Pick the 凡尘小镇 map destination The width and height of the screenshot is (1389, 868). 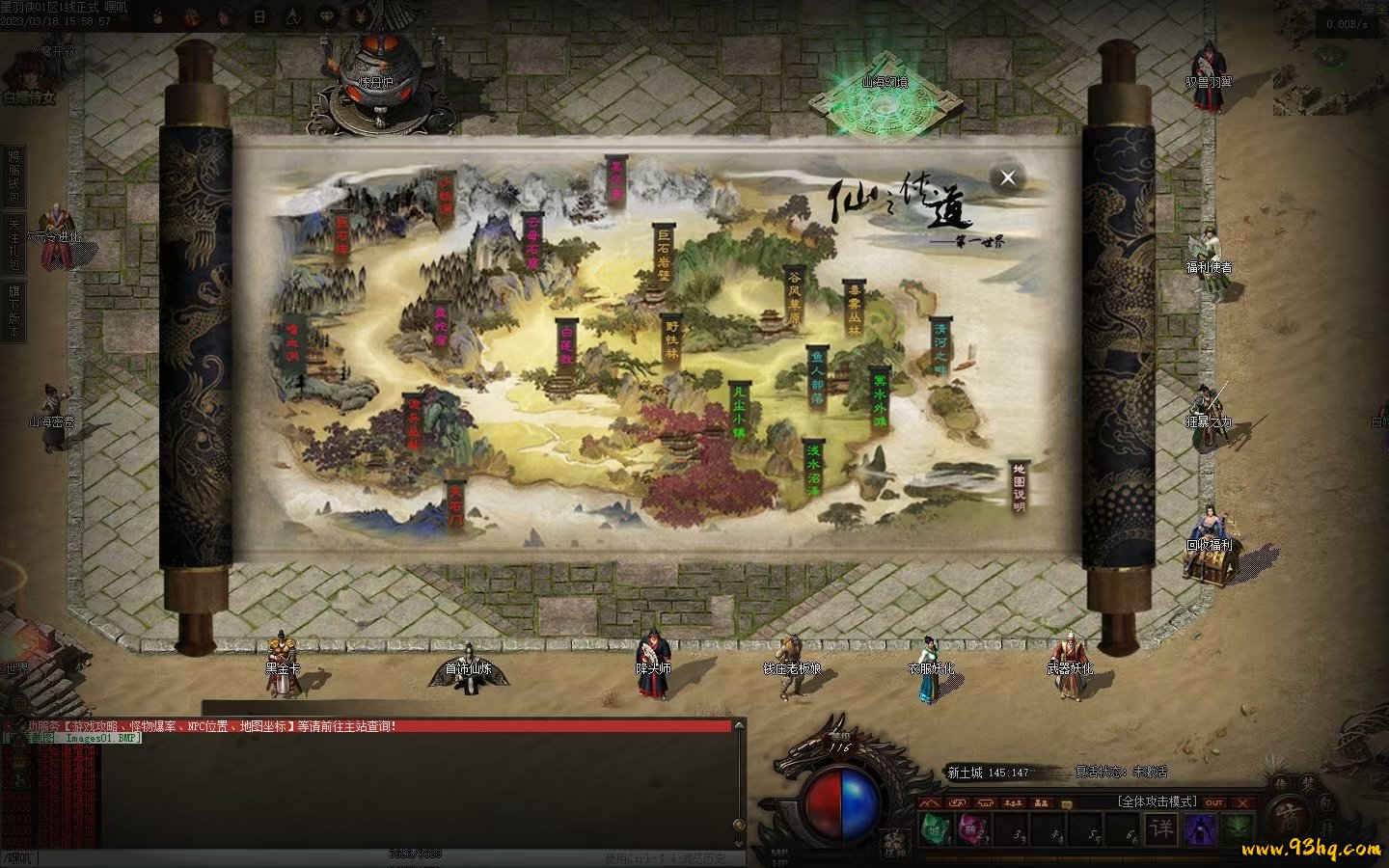click(x=739, y=412)
